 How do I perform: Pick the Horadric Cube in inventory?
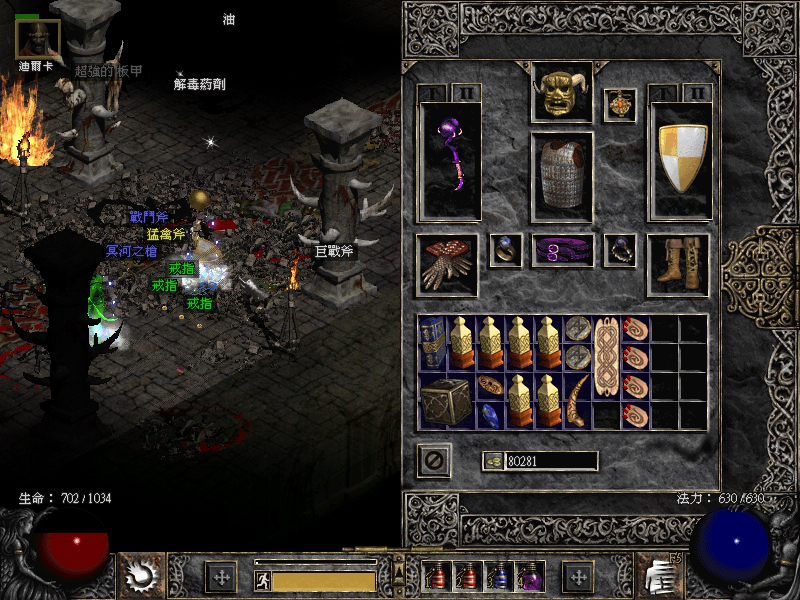point(440,400)
